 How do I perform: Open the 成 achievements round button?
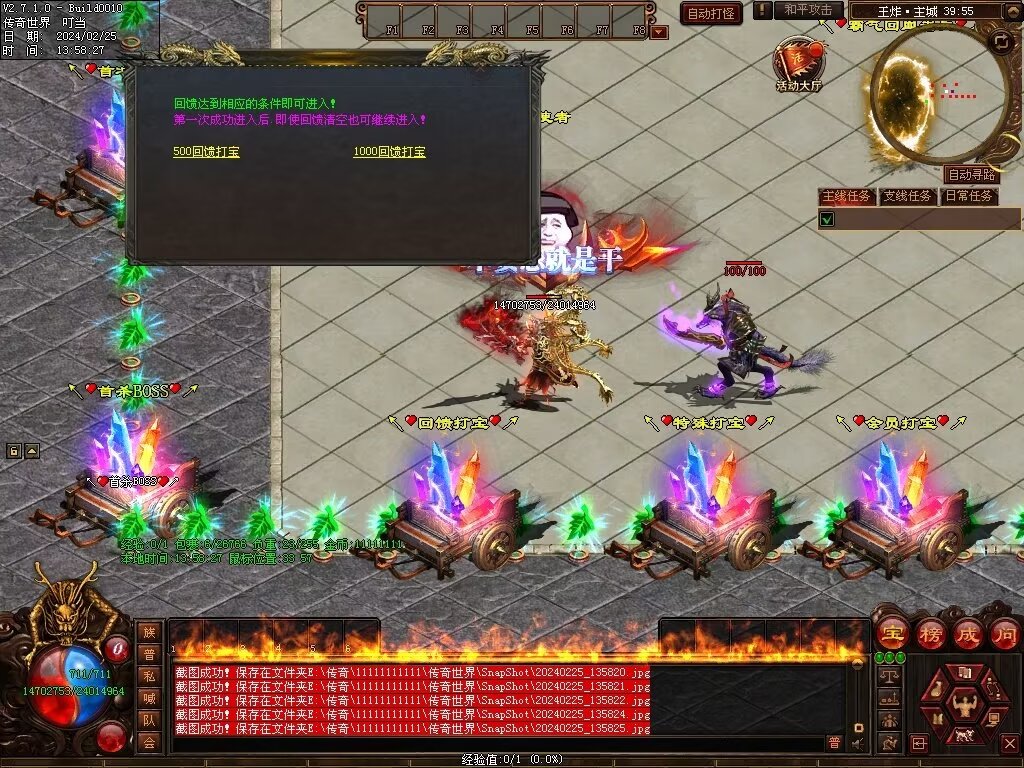pos(968,633)
